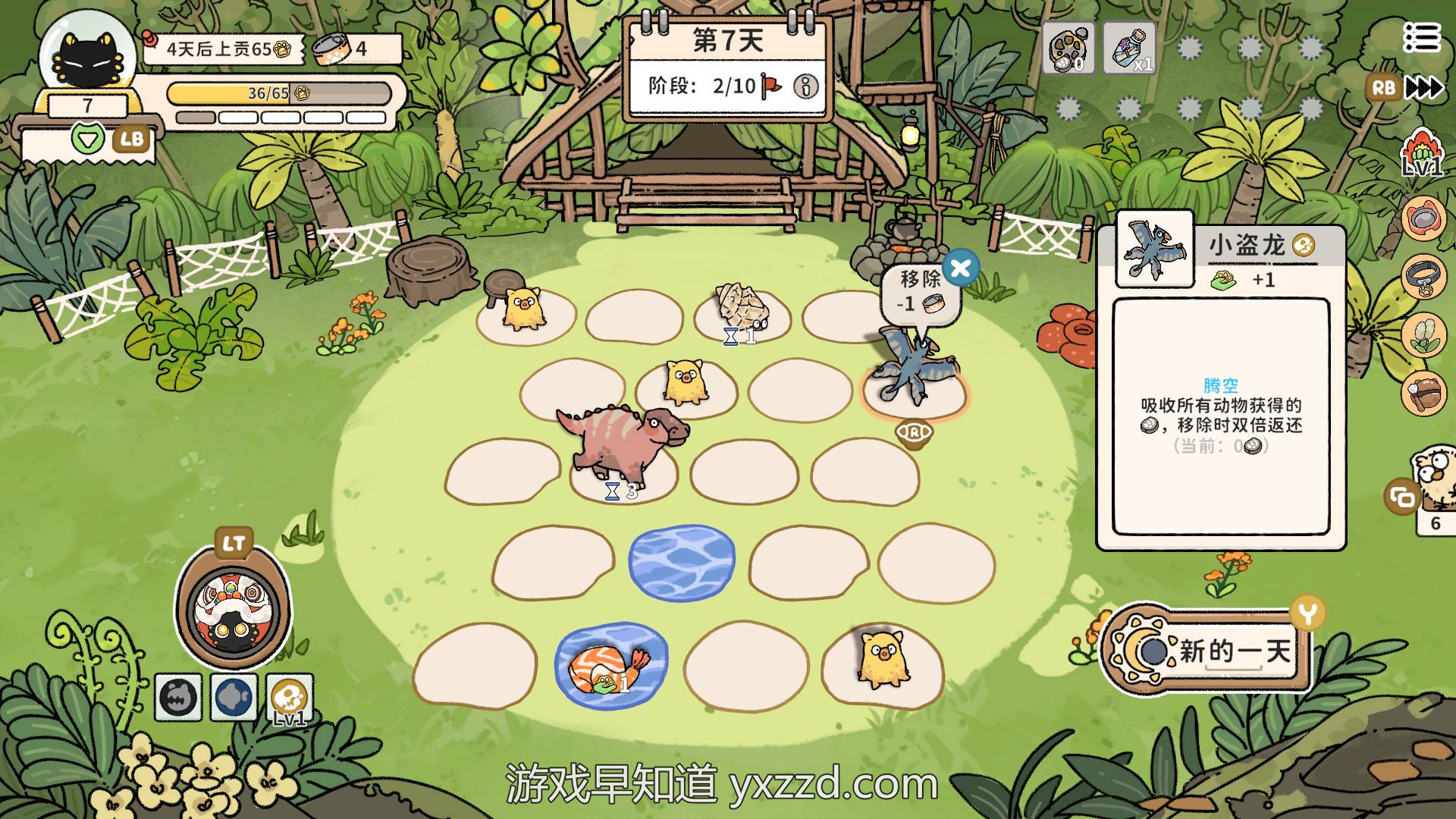The height and width of the screenshot is (819, 1456).
Task: Select the salmon shrimp on water tile
Action: (x=610, y=666)
